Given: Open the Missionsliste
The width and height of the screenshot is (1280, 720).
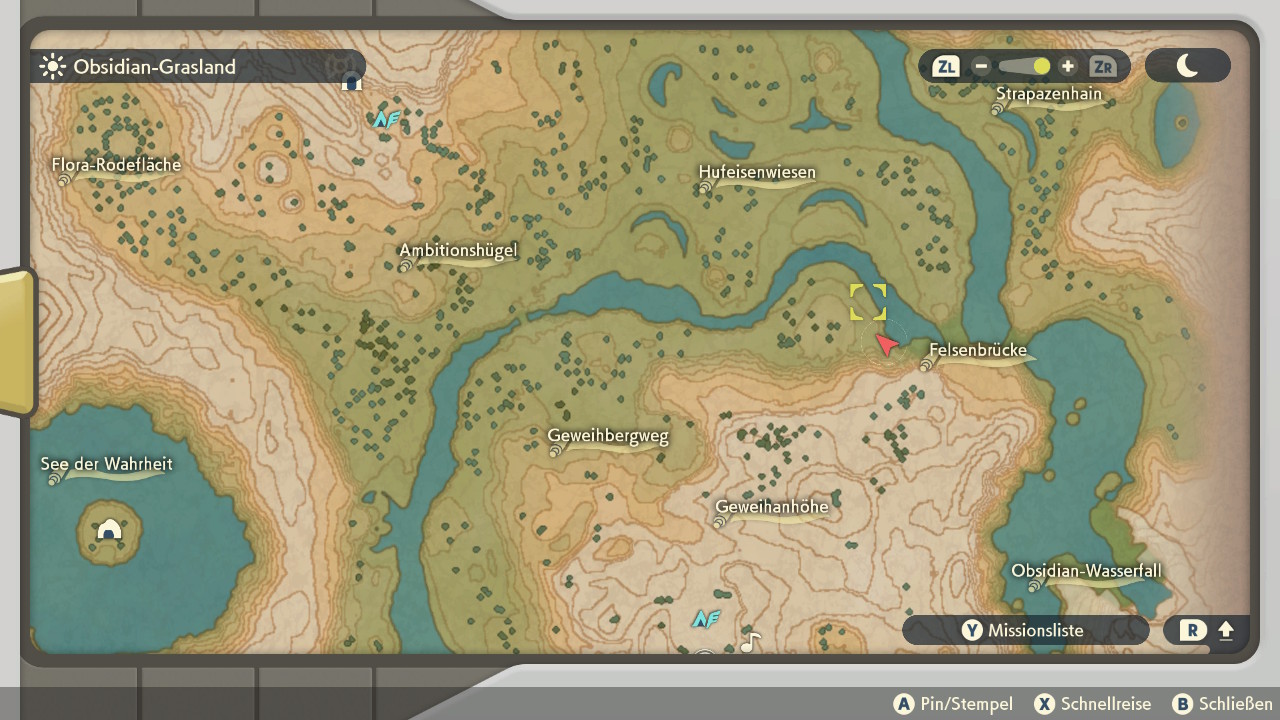Looking at the screenshot, I should [1025, 631].
